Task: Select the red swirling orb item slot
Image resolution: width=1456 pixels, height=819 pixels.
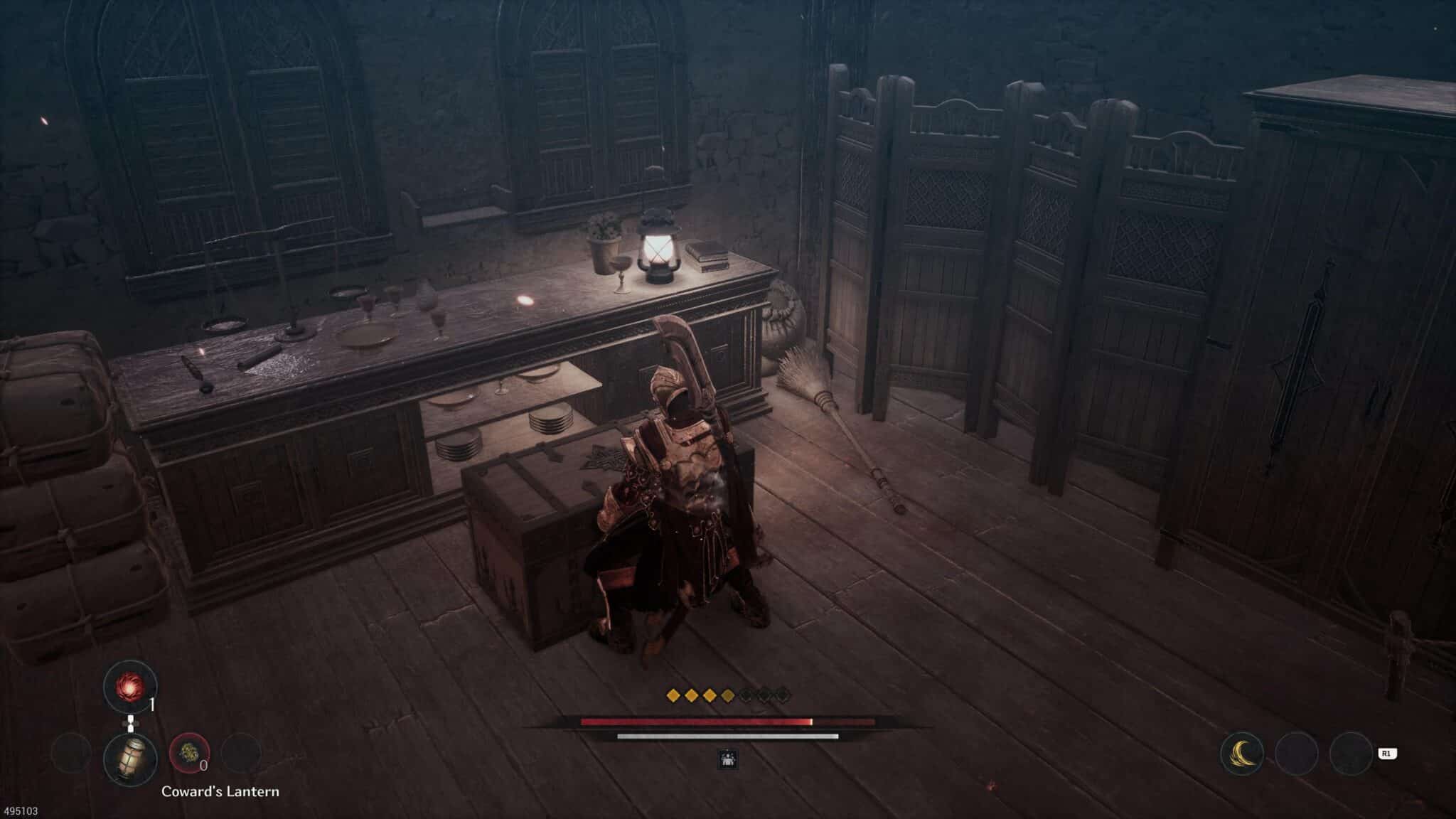Action: click(130, 686)
